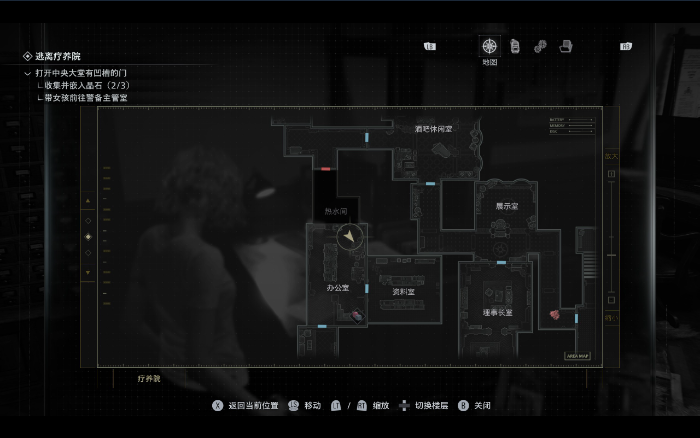
Task: Select the highlighted current floor diamond
Action: (88, 236)
